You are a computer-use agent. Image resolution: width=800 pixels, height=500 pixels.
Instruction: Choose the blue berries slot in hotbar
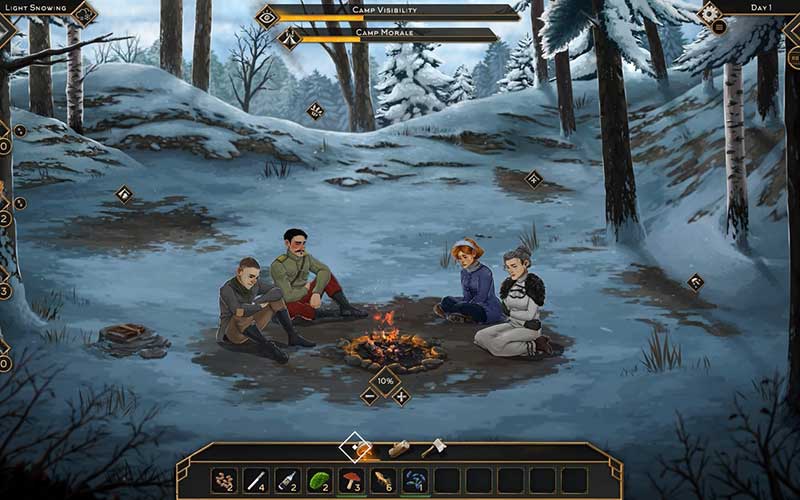coord(415,481)
